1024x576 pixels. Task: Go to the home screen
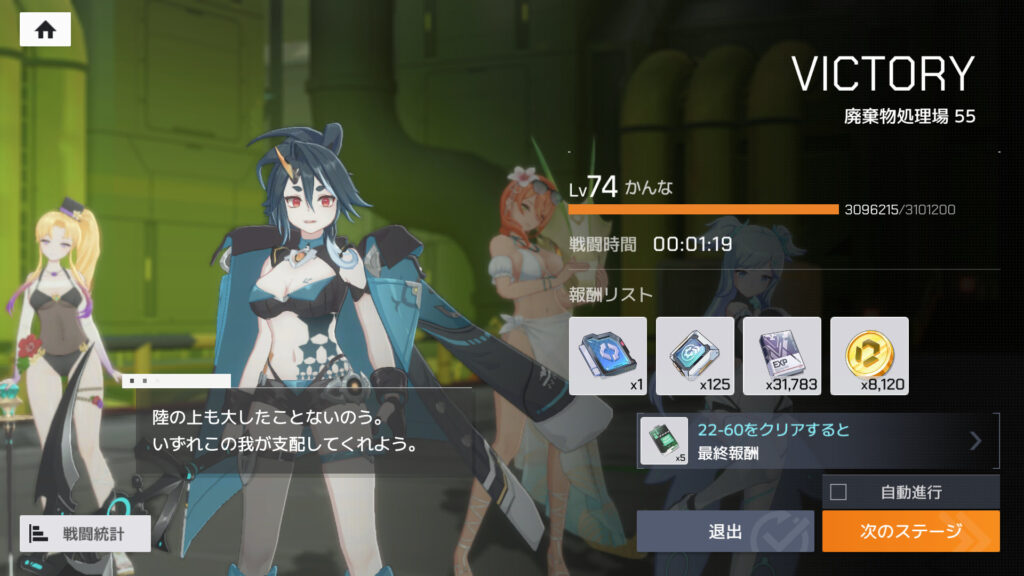tap(45, 30)
